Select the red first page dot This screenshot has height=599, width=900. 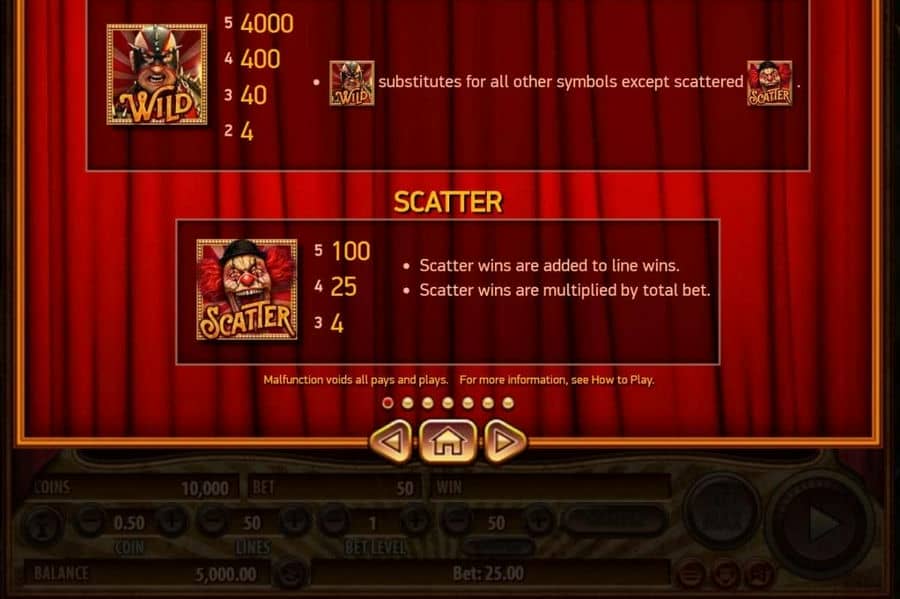388,403
